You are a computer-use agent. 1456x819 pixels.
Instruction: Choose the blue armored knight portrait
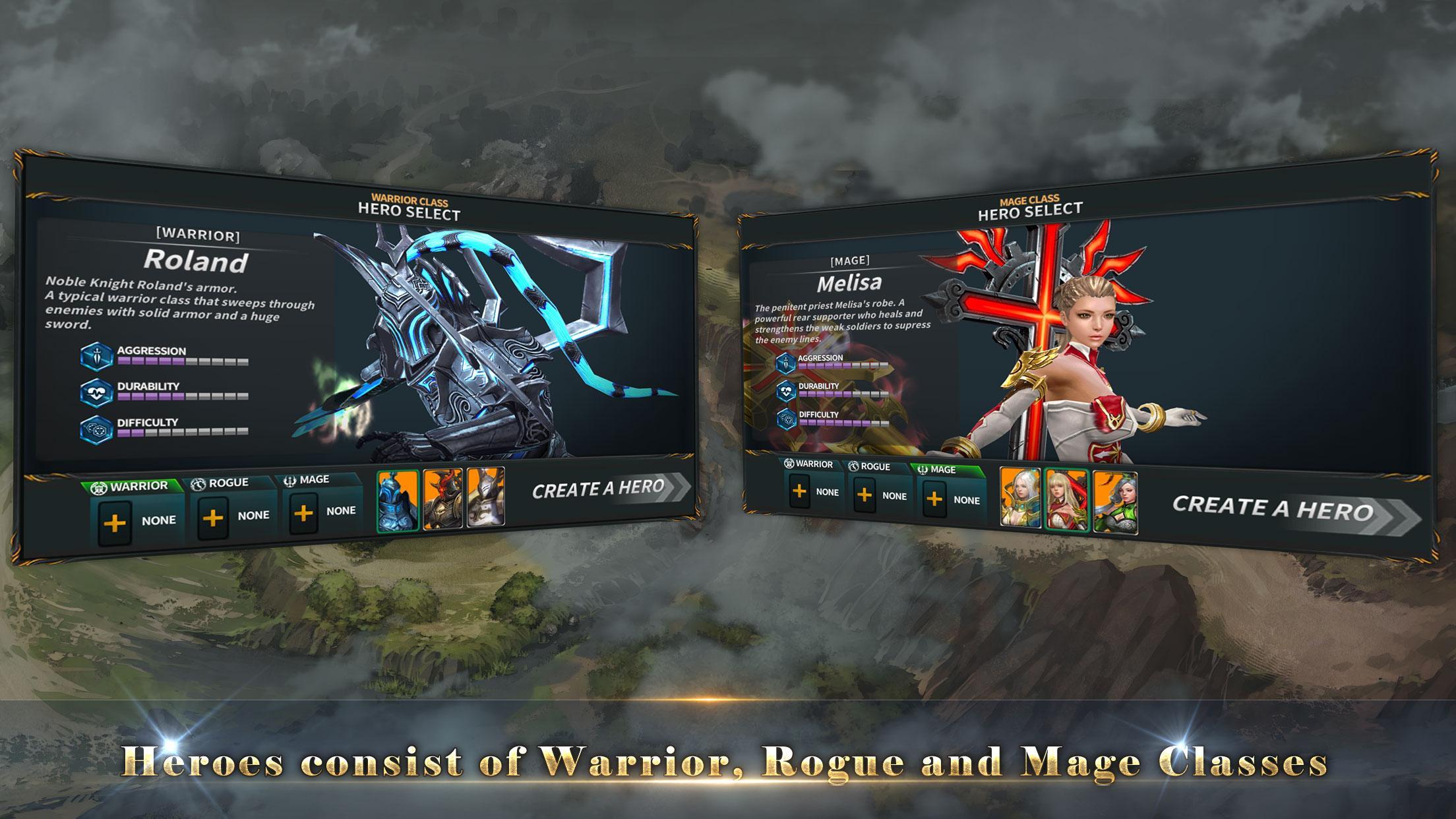[x=398, y=501]
